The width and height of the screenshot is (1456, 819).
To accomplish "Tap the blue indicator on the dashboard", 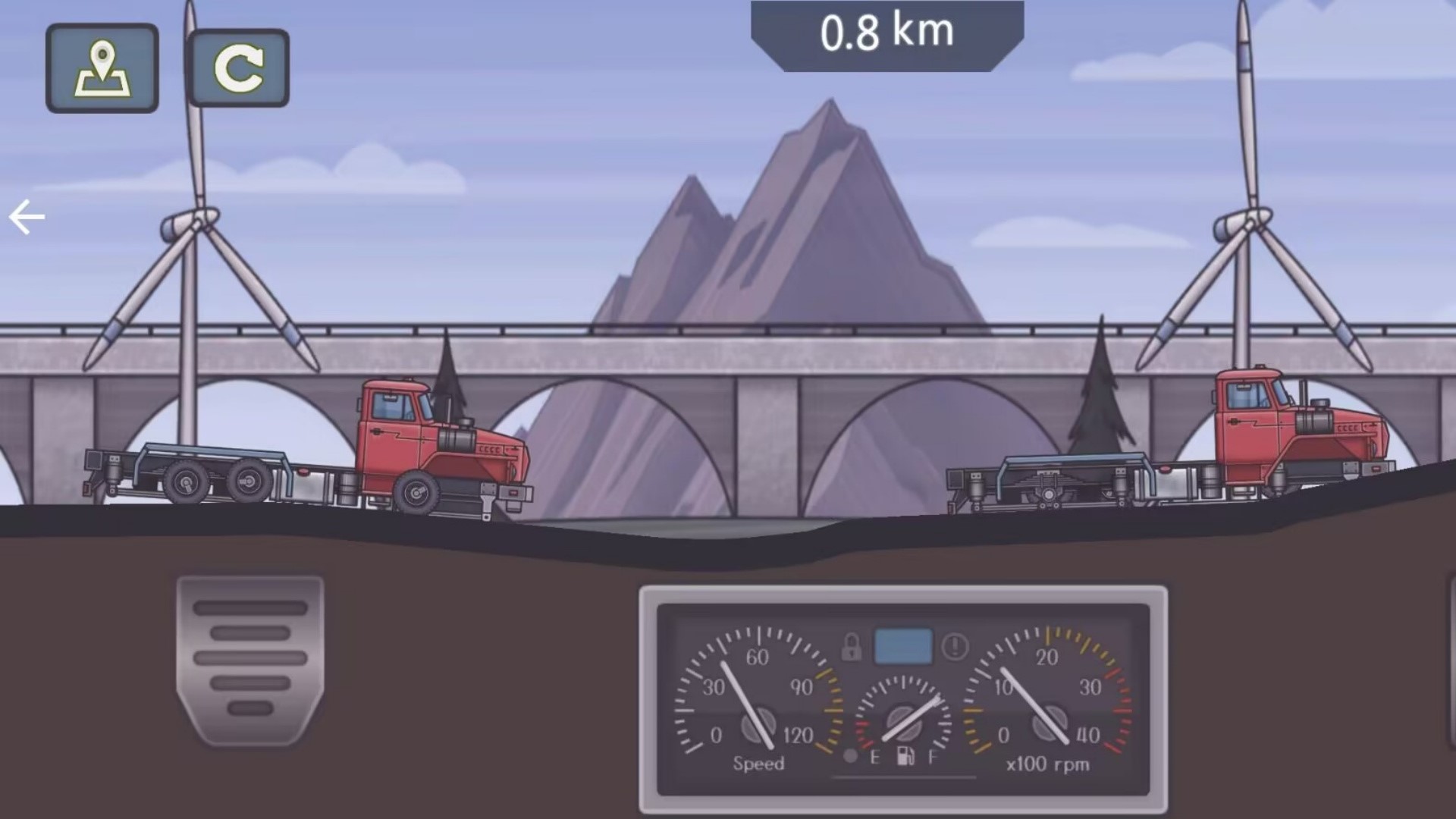I will [903, 646].
